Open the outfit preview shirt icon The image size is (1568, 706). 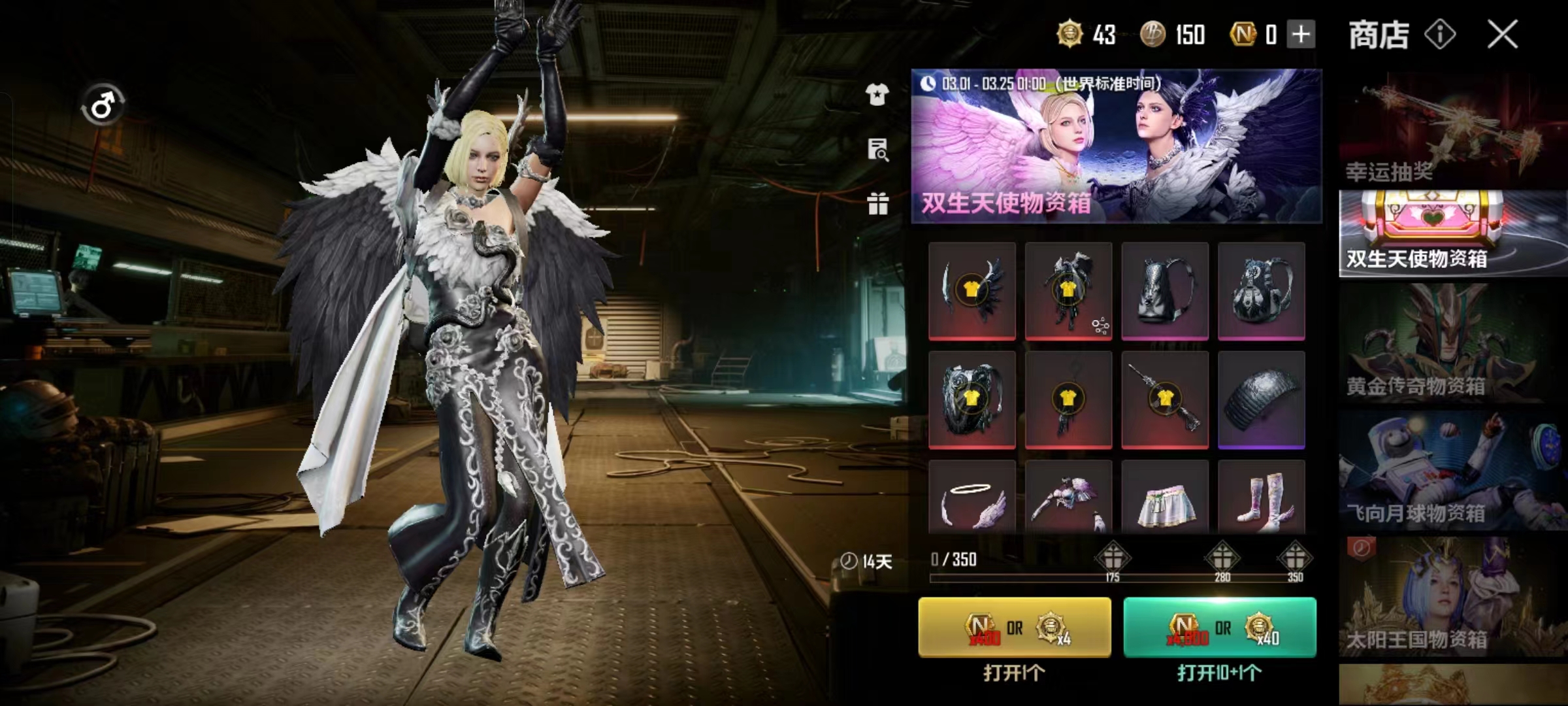point(877,95)
